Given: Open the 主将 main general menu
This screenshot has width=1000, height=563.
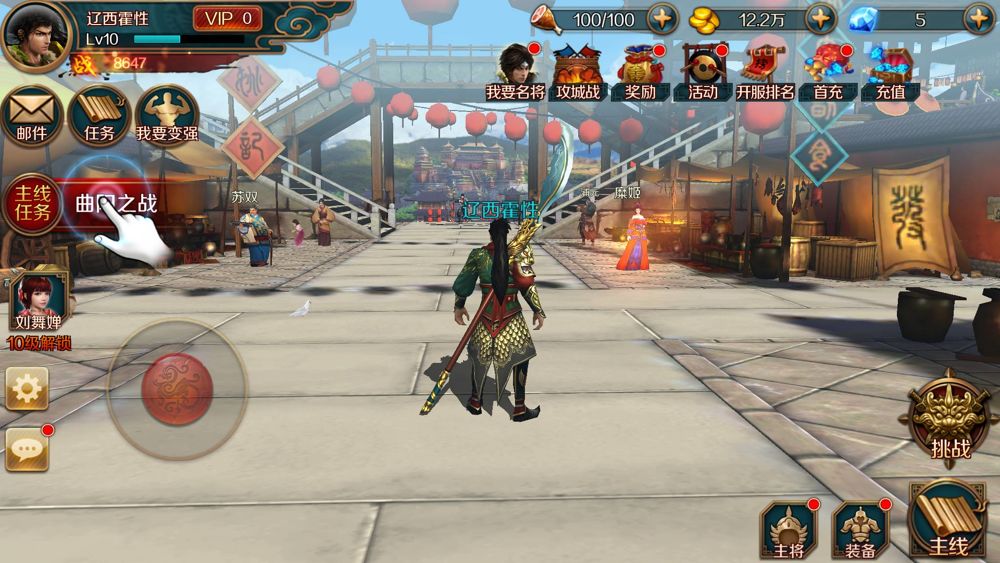Looking at the screenshot, I should point(789,528).
